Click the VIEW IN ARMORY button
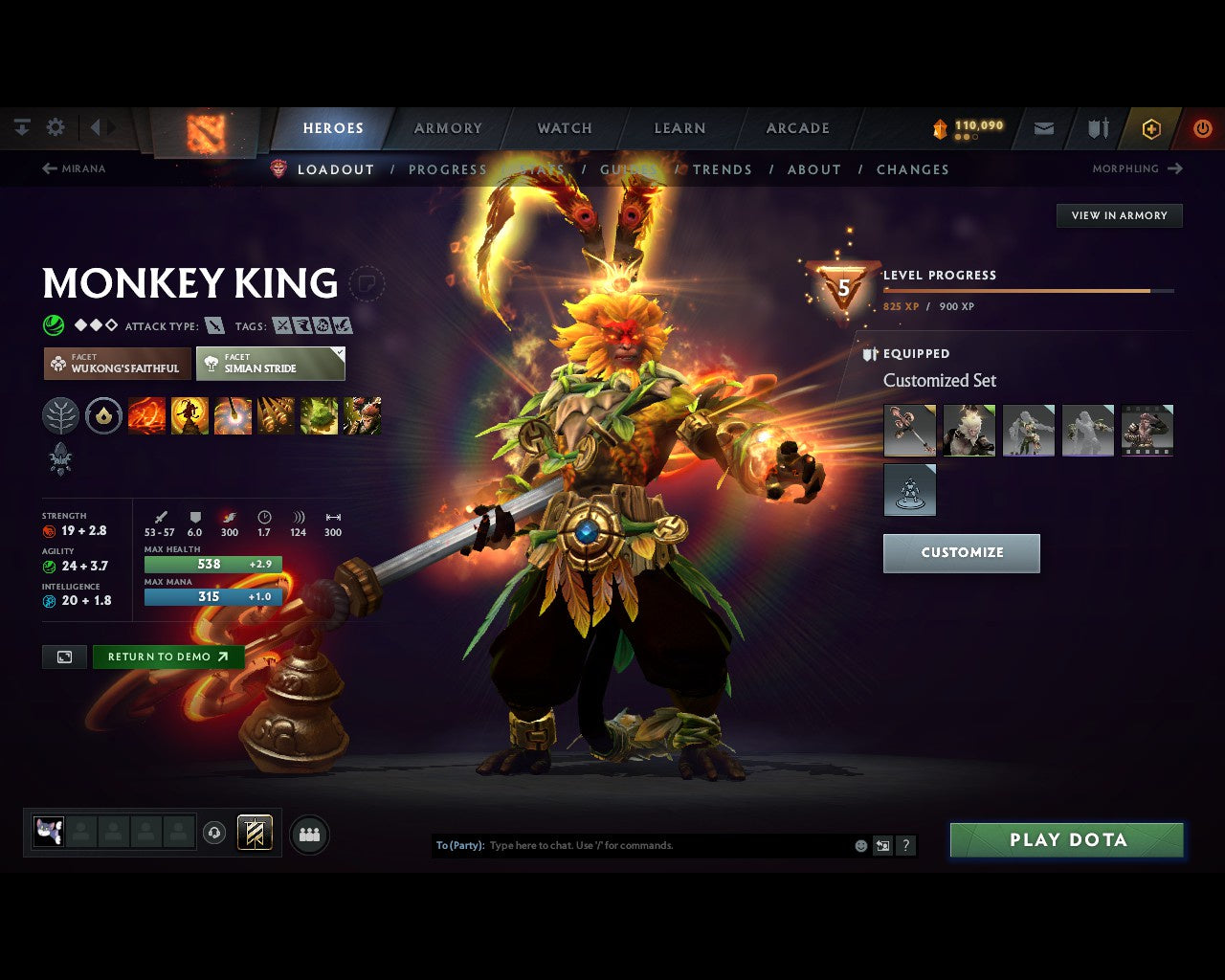The height and width of the screenshot is (980, 1225). pyautogui.click(x=1119, y=215)
